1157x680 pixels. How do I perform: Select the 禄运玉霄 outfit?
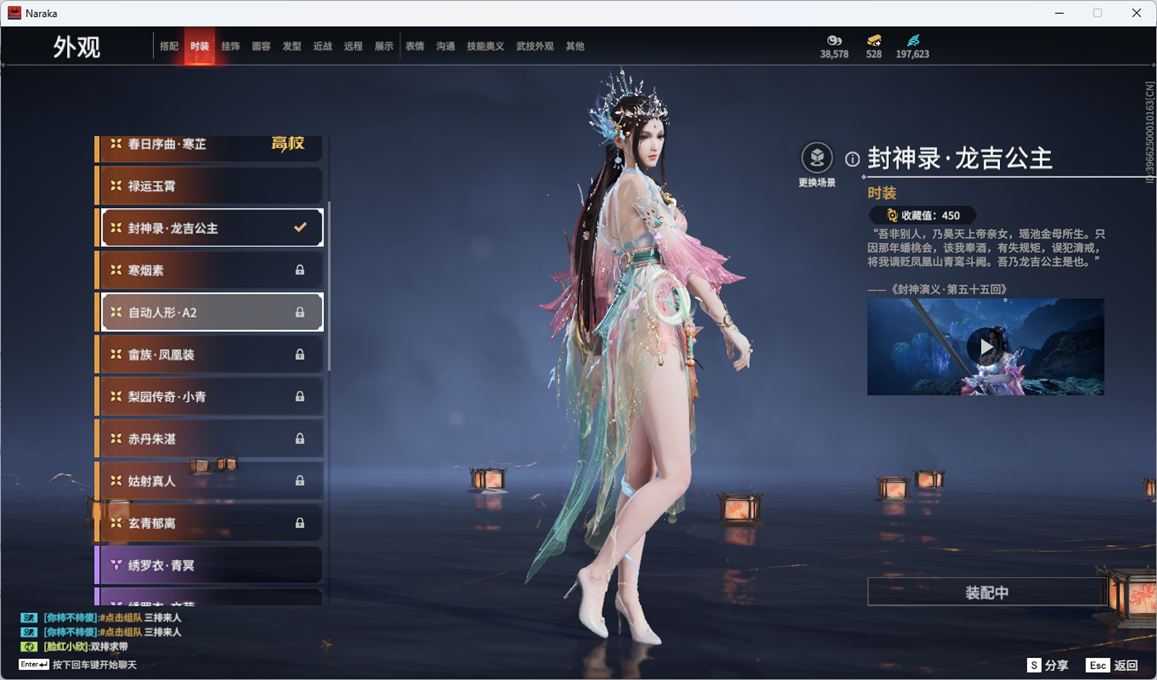coord(210,186)
